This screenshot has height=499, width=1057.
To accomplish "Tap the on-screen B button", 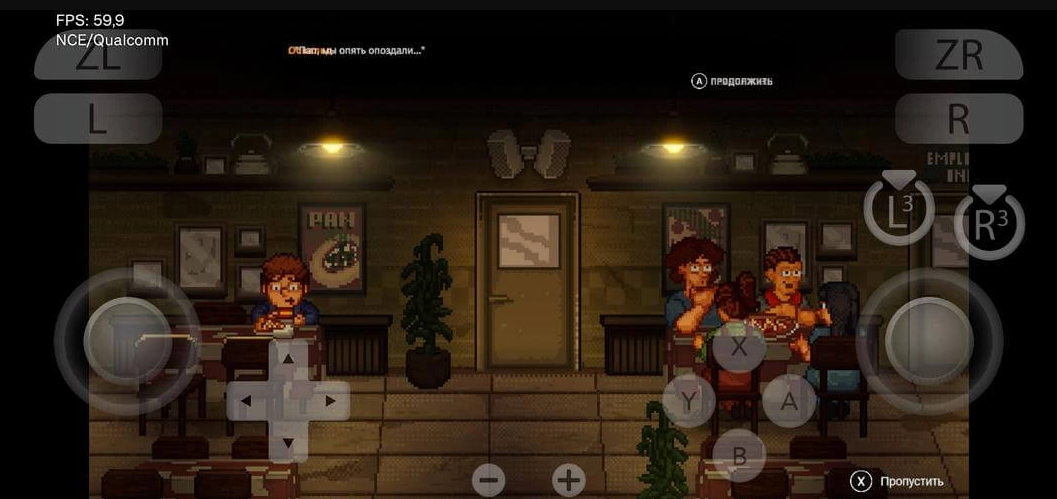I will pos(740,455).
